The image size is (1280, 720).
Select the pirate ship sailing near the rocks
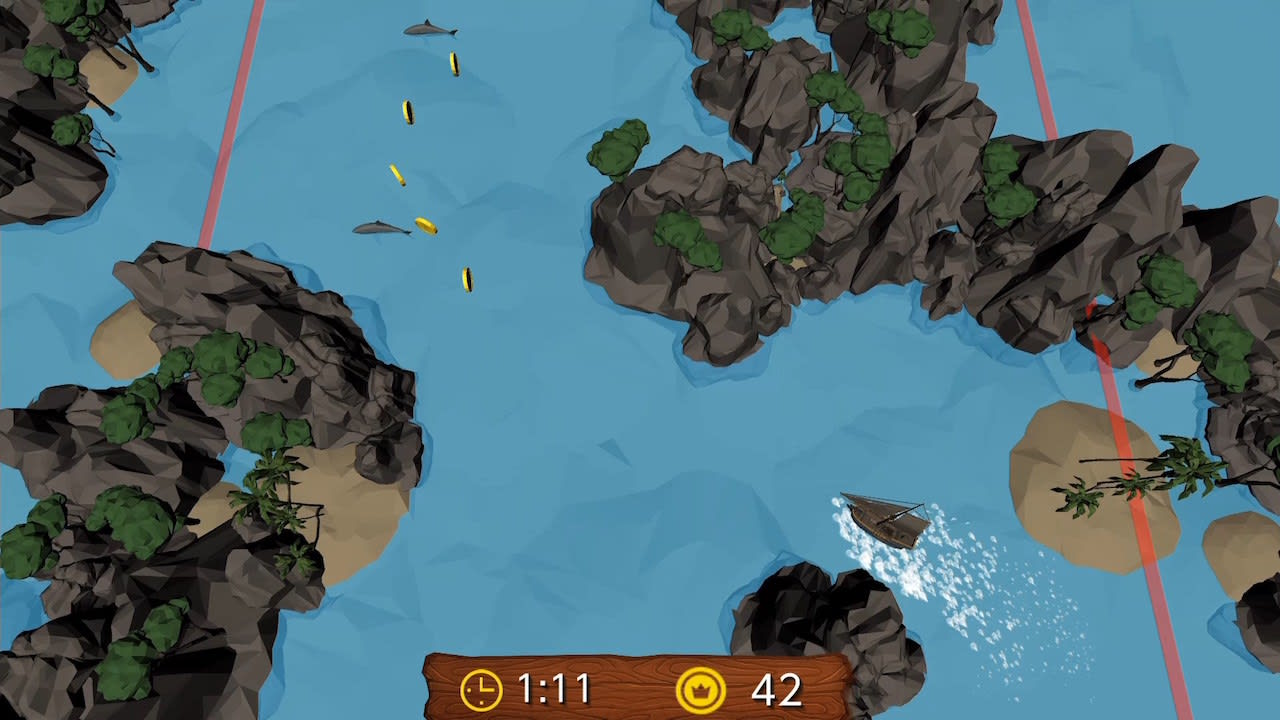885,520
